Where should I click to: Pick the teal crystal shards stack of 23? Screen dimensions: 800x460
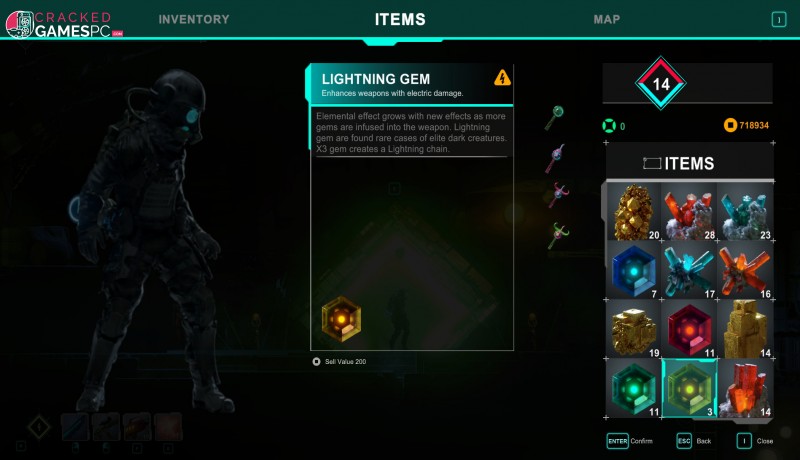coord(744,212)
